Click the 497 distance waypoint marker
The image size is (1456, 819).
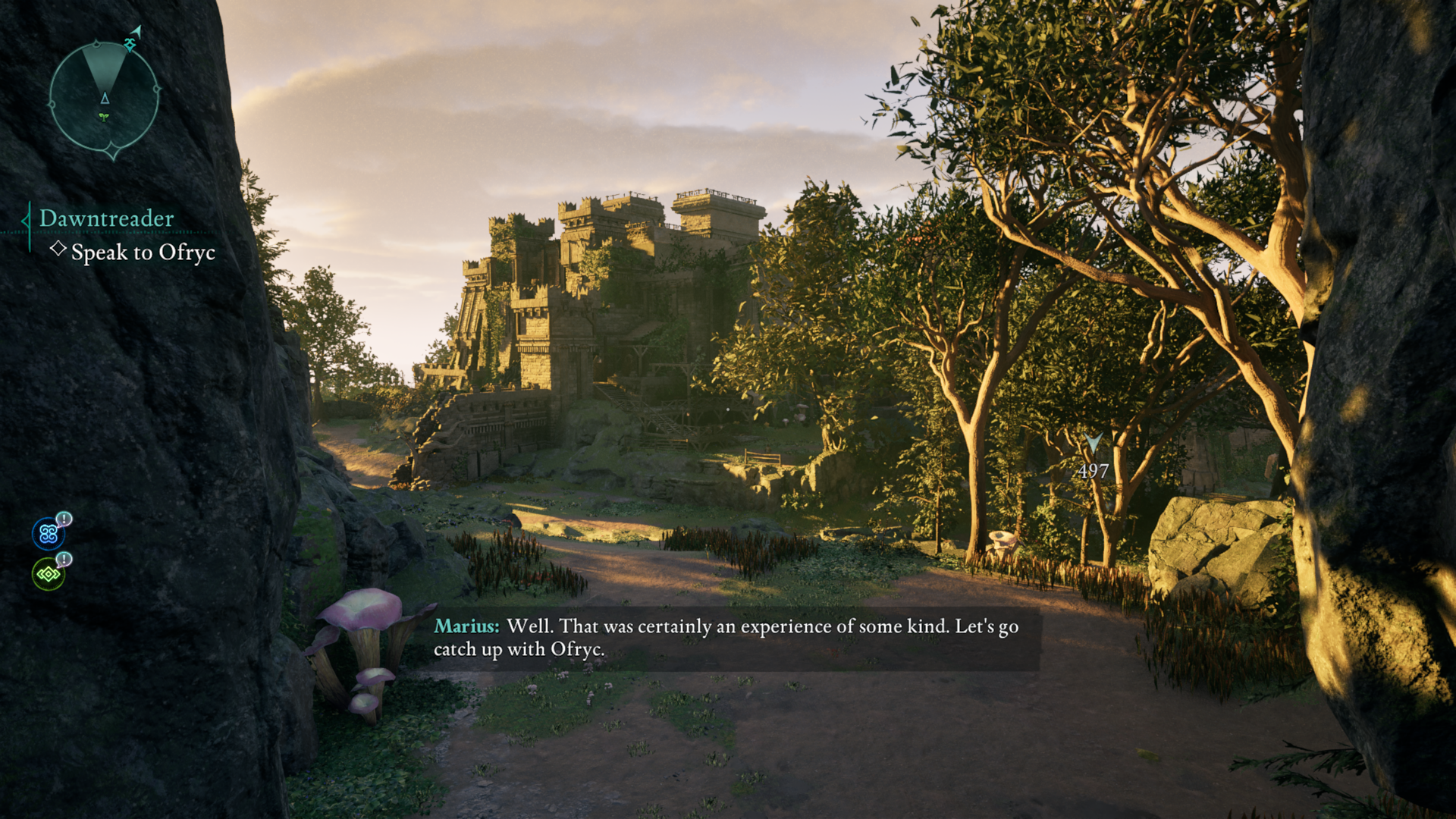point(1093,458)
